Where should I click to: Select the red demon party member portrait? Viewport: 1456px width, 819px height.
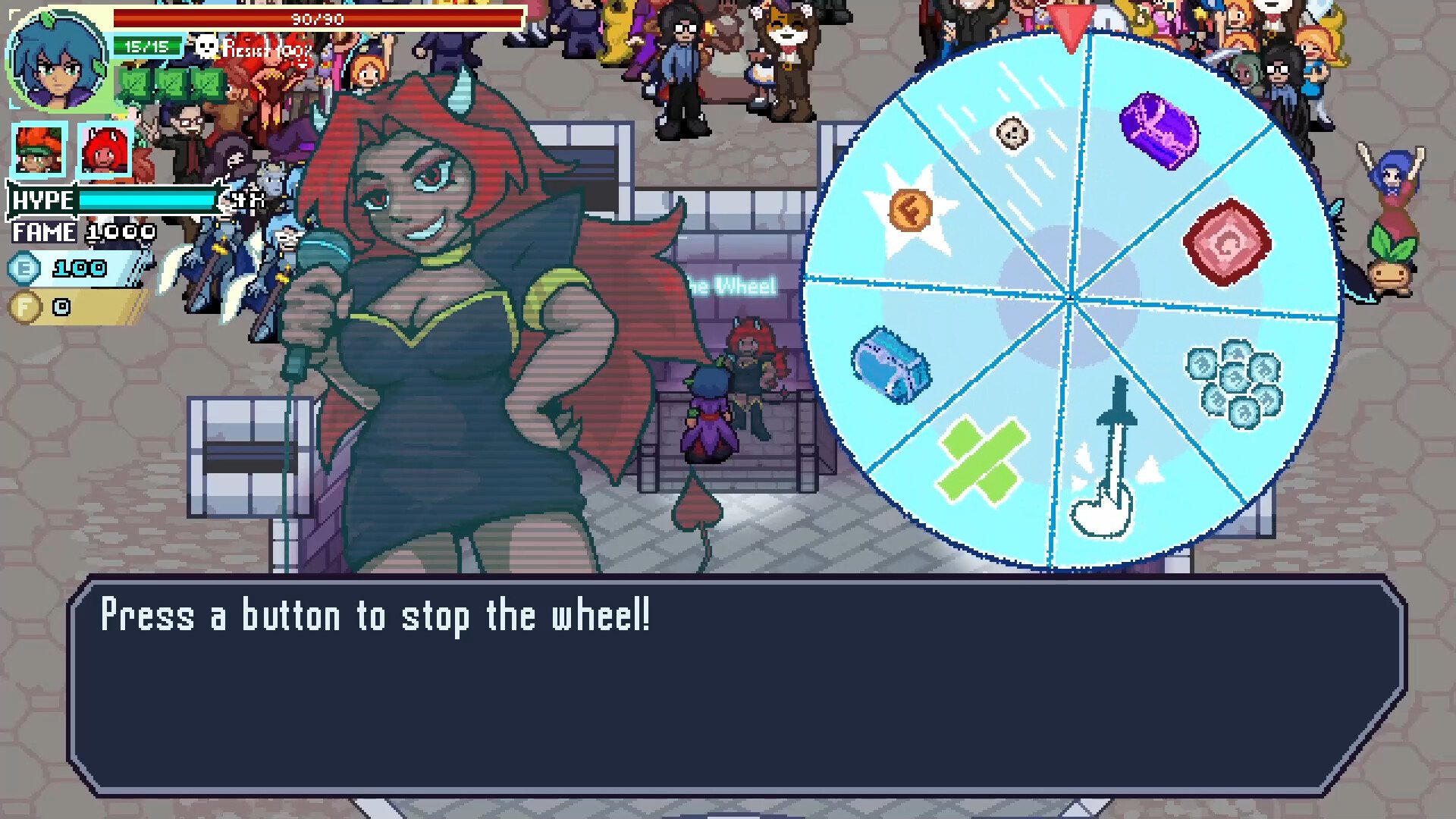tap(105, 151)
